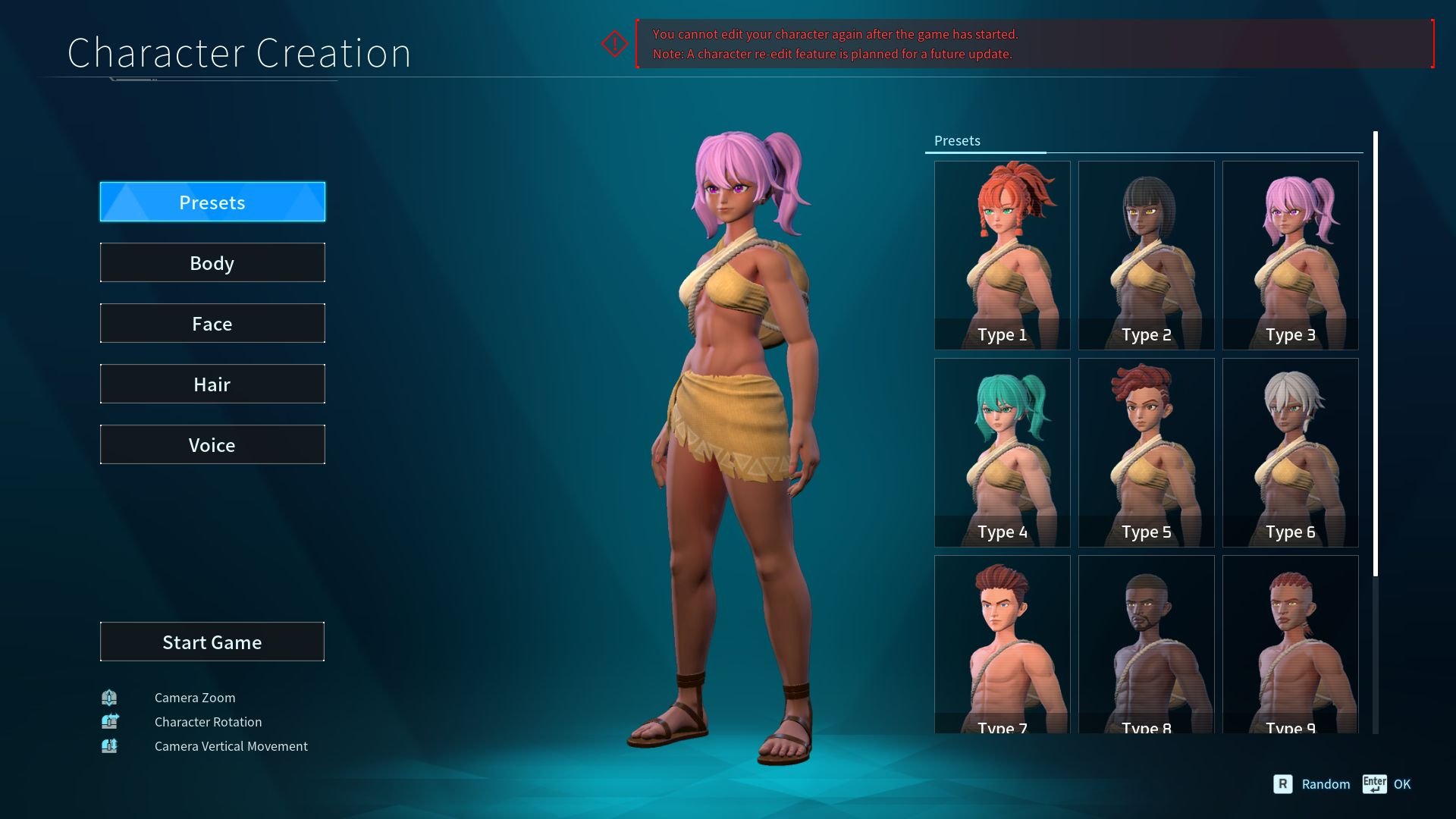The width and height of the screenshot is (1456, 819).
Task: Choose the Type 7 male spiky-hair preset
Action: [1002, 645]
